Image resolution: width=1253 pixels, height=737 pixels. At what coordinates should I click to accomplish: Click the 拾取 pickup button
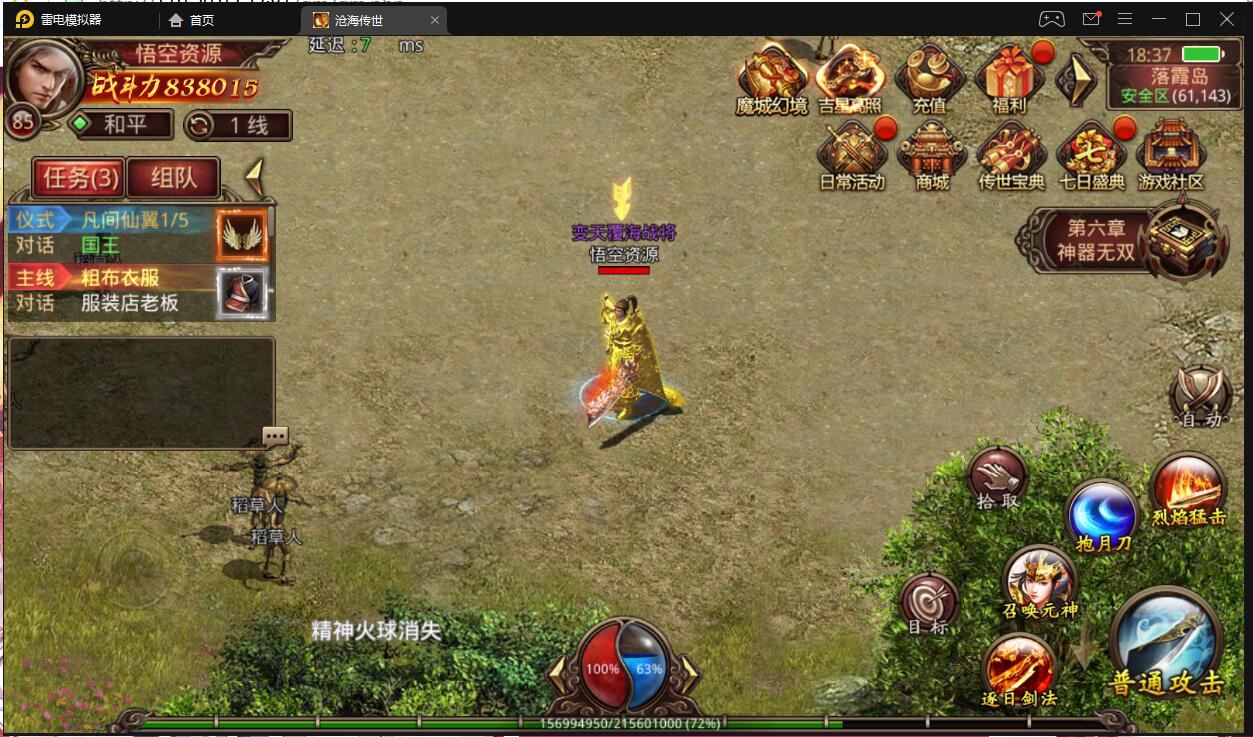point(998,478)
